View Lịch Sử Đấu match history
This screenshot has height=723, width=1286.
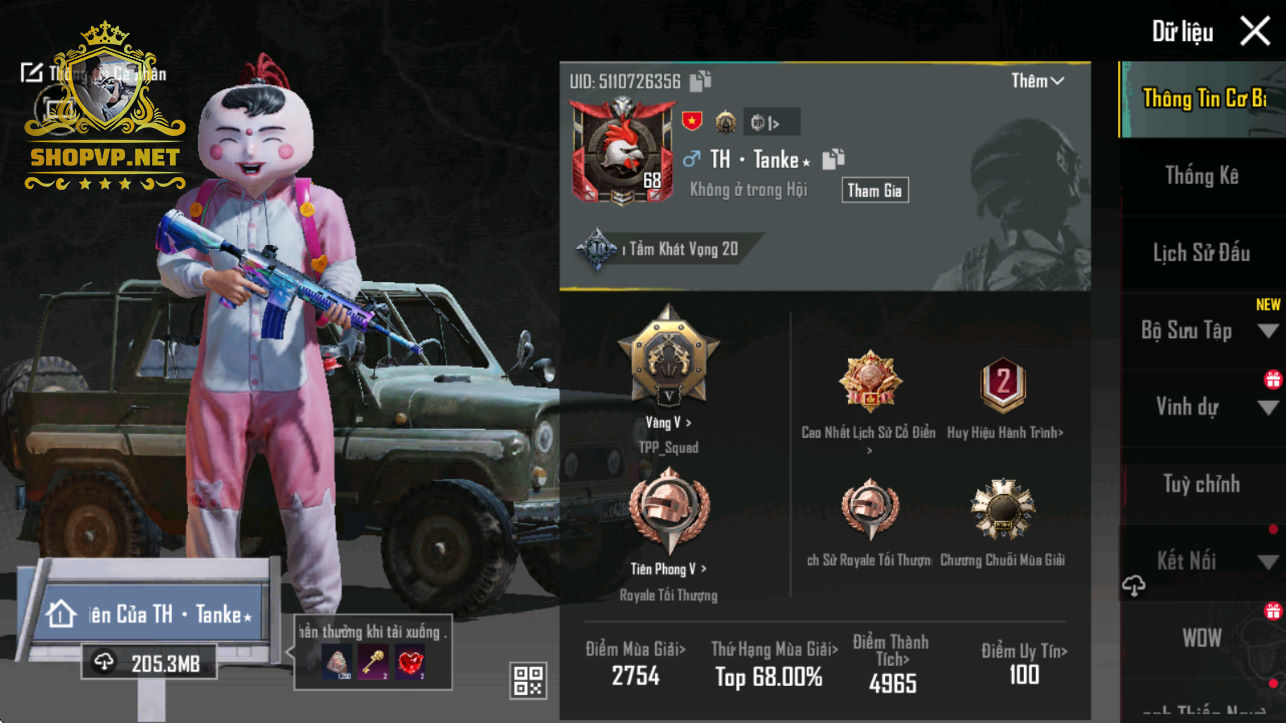click(1201, 253)
